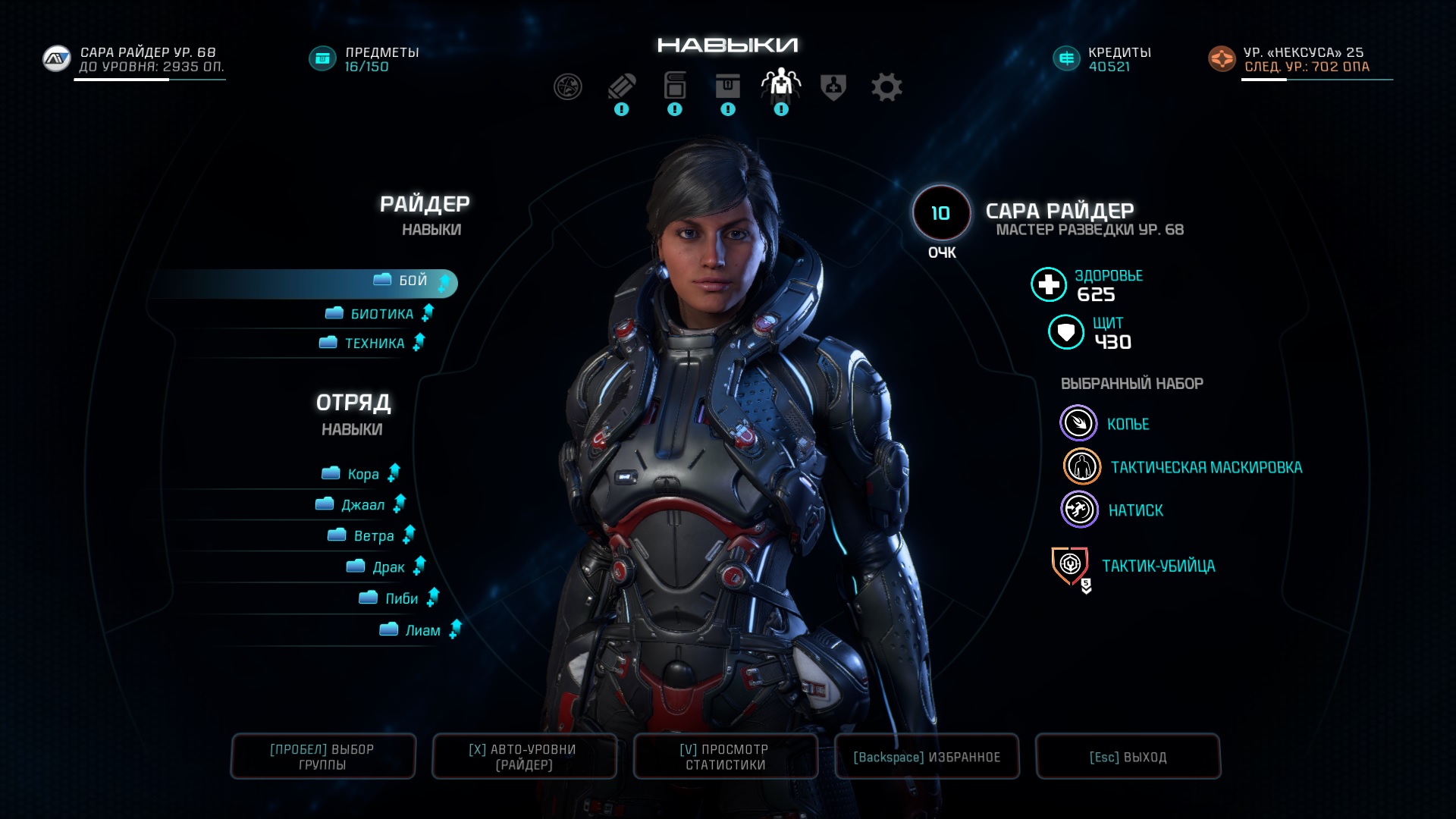The image size is (1456, 819).
Task: Exit with the ВЫХОД button
Action: coord(1128,757)
